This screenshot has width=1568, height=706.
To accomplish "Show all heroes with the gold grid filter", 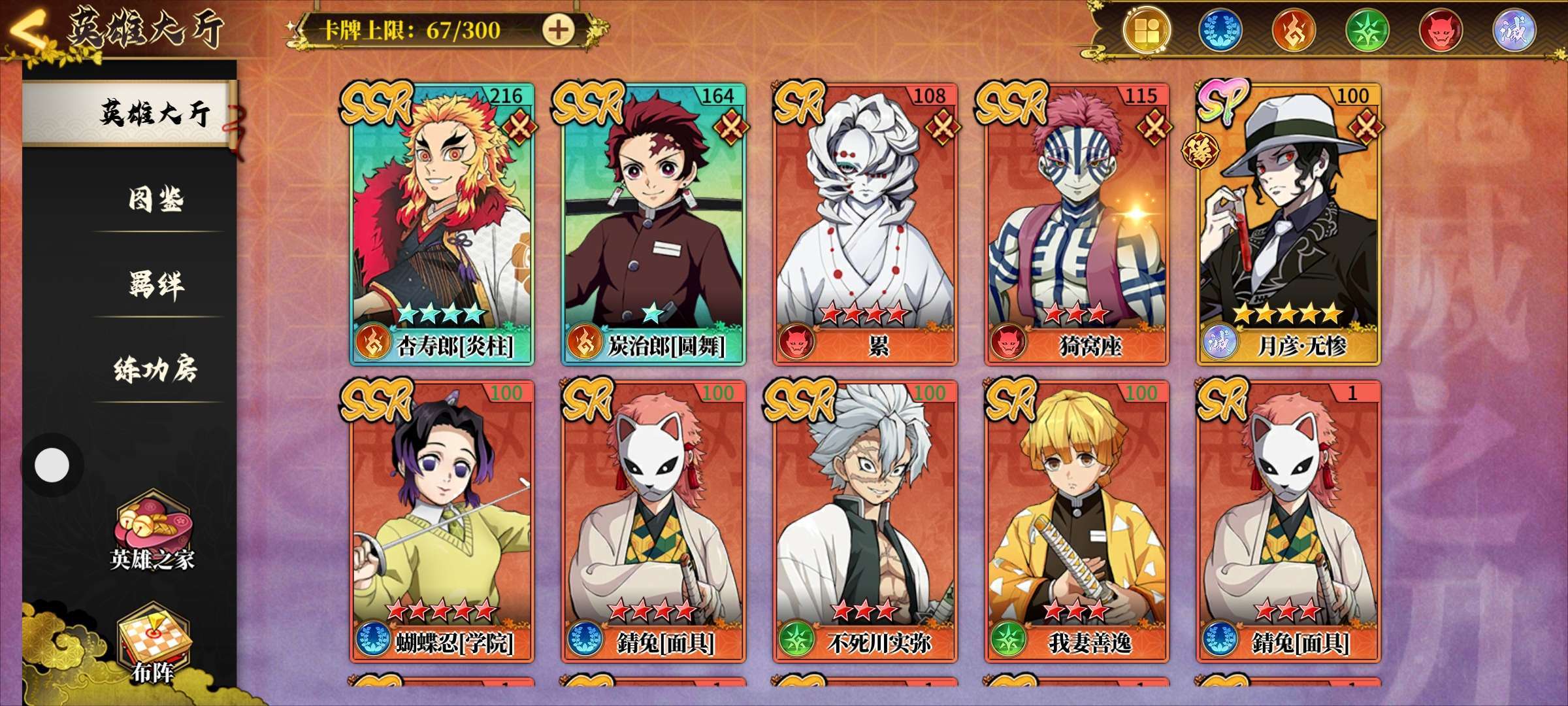I will click(1147, 31).
